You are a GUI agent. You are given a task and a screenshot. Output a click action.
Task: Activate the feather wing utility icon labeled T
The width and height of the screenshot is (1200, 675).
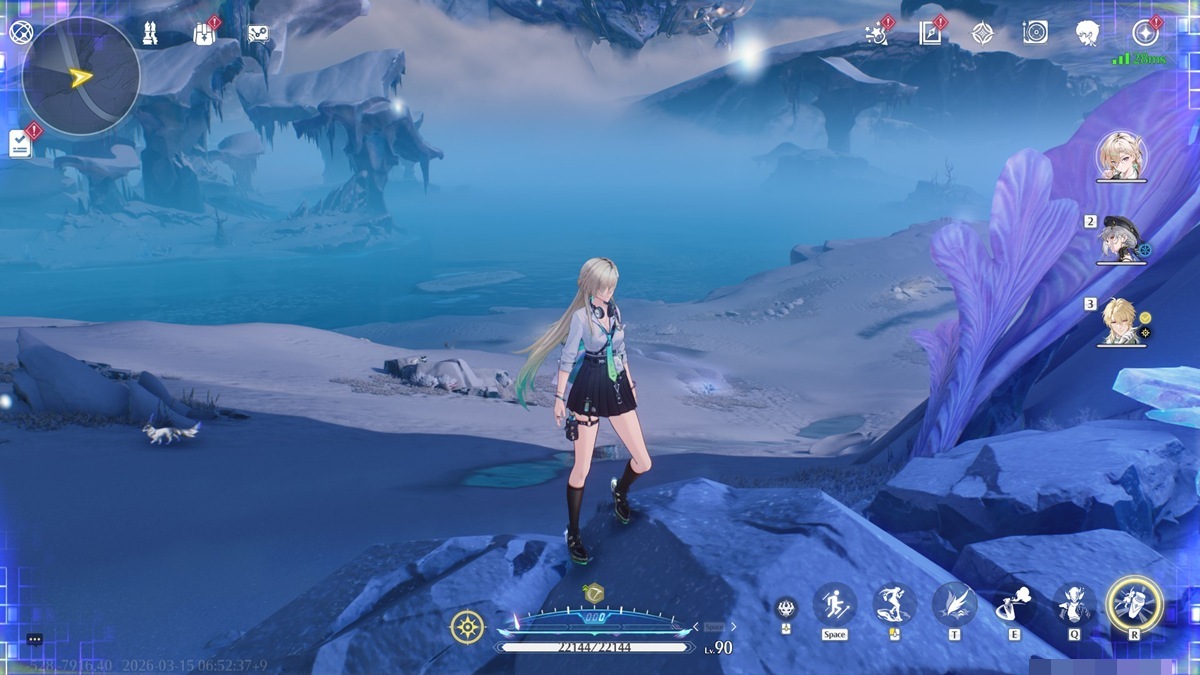click(x=954, y=604)
